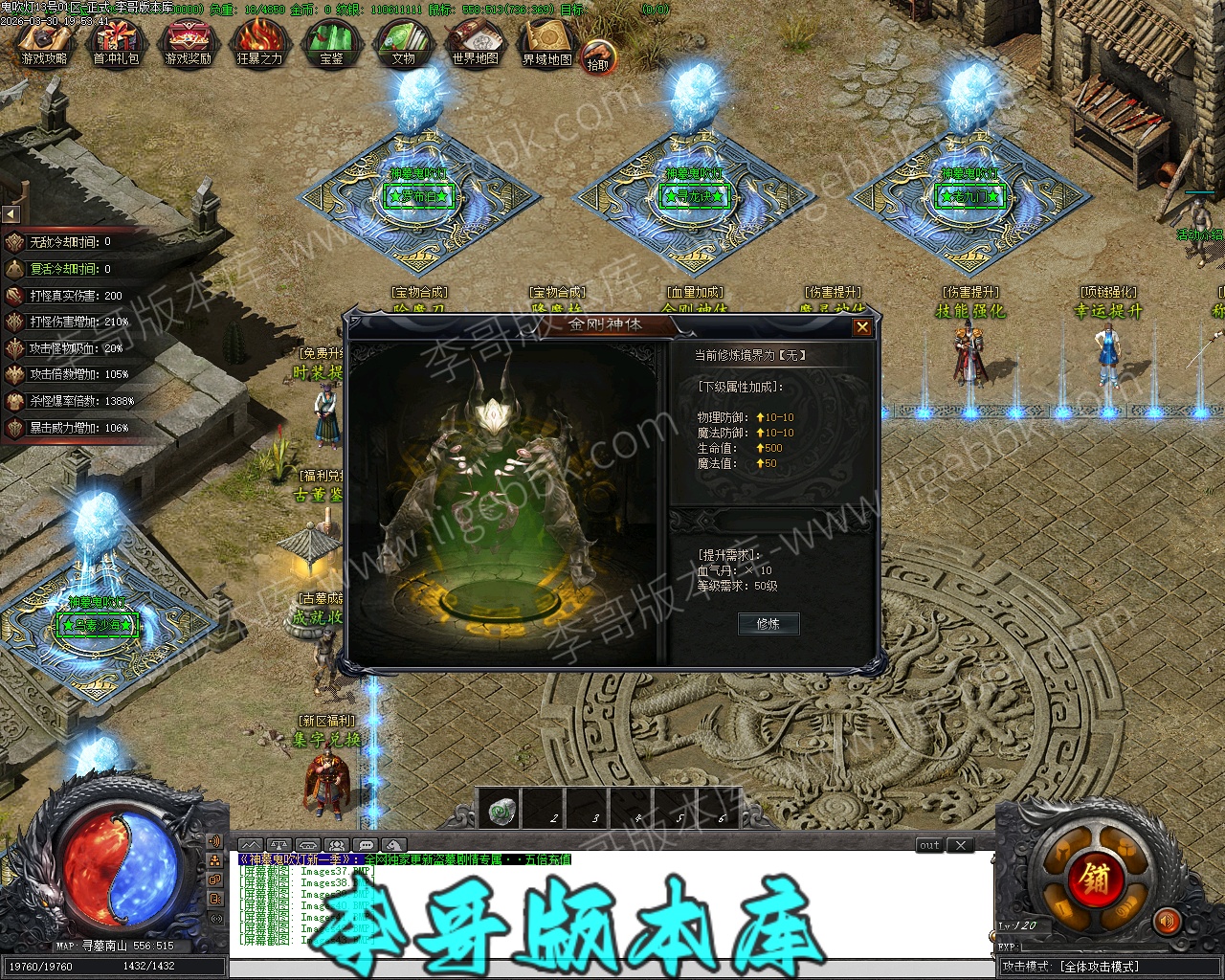Click the chat panel's out button
Screen dimensions: 1225x980
[929, 845]
